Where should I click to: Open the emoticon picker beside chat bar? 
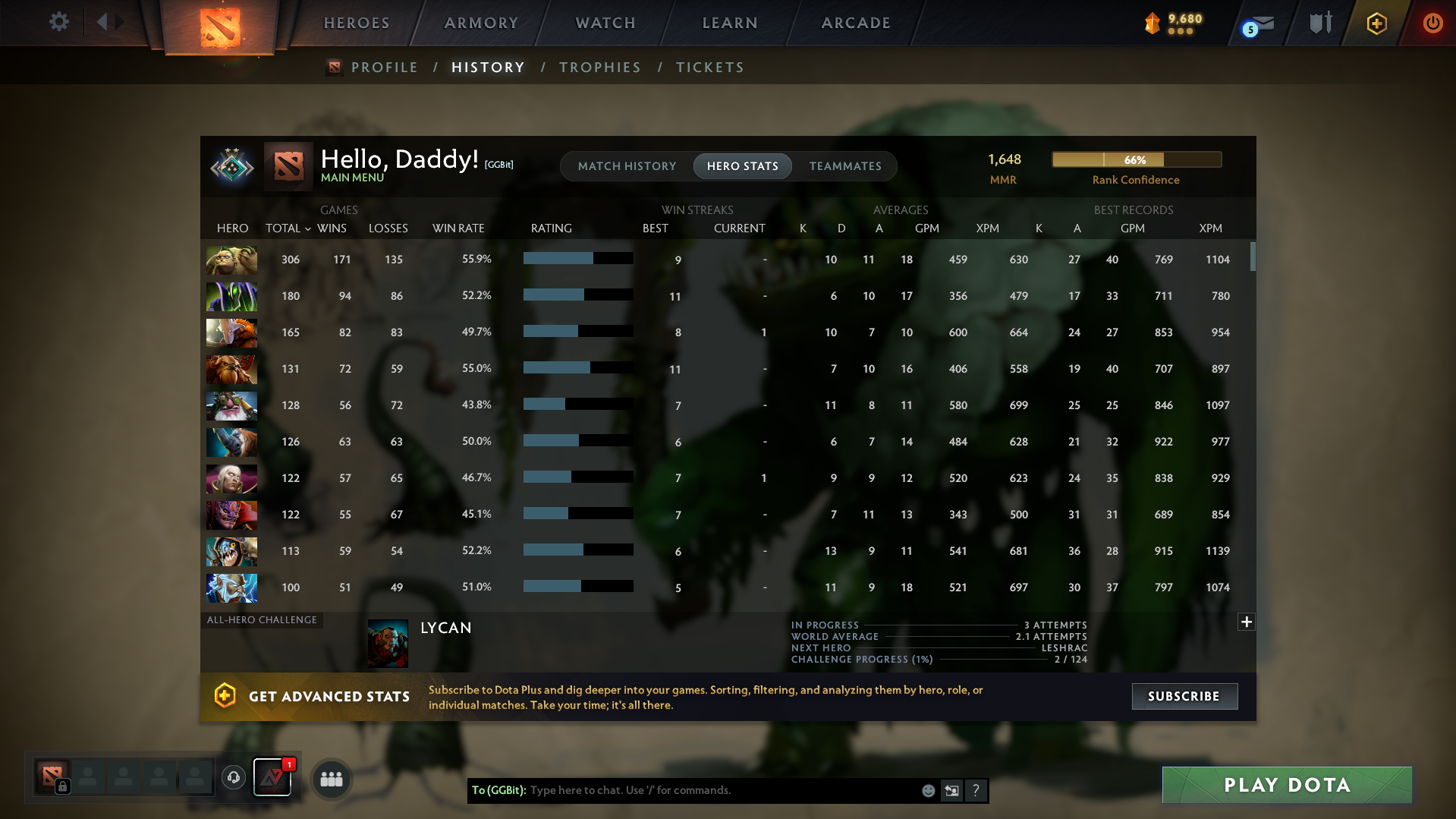928,790
